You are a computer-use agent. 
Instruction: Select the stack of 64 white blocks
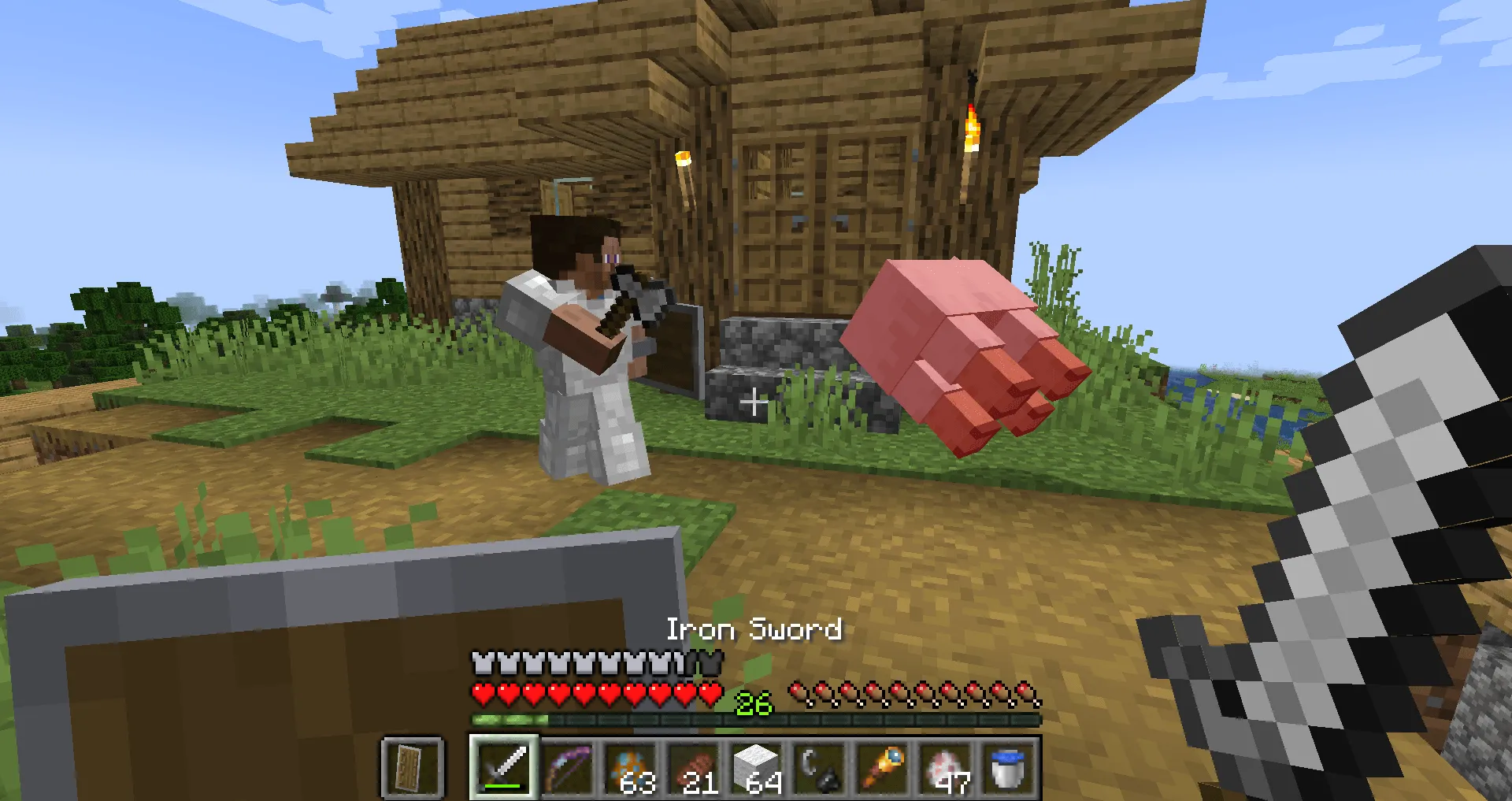point(758,764)
